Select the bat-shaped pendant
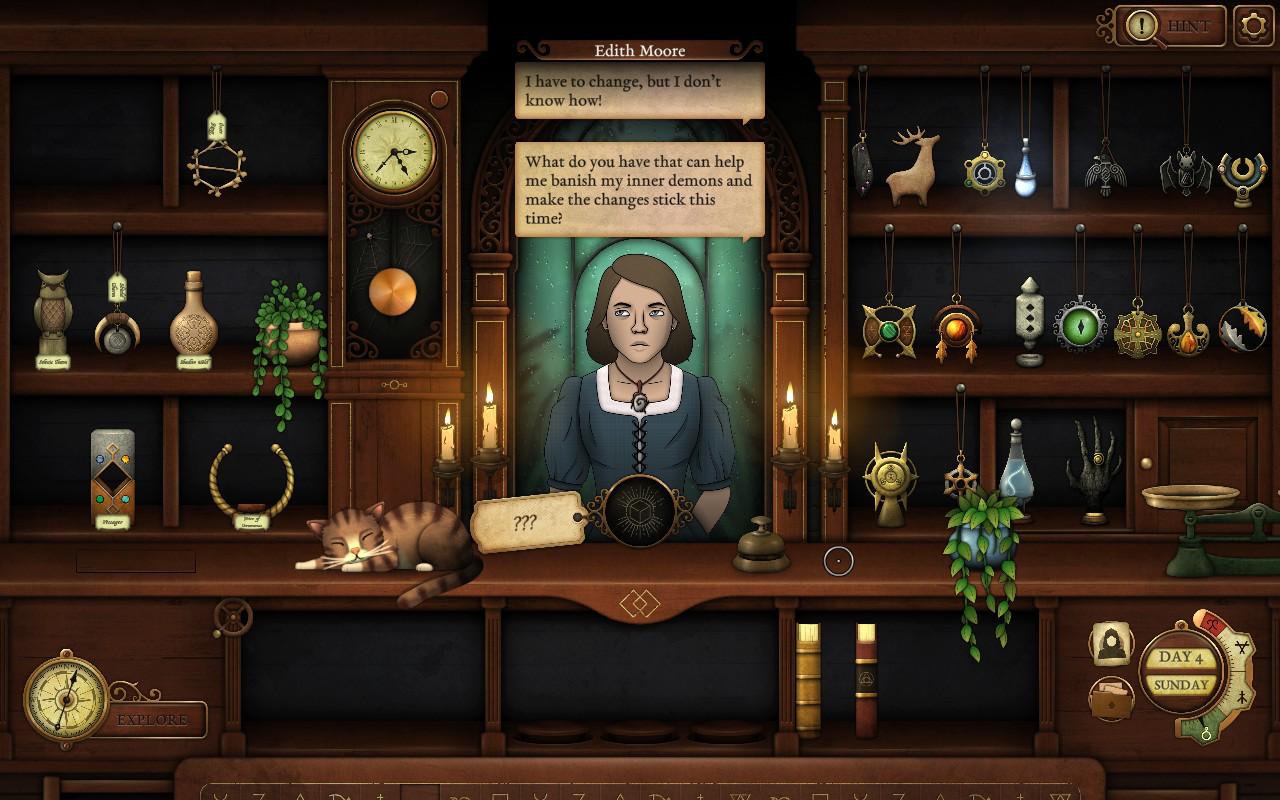1280x800 pixels. pos(1186,174)
